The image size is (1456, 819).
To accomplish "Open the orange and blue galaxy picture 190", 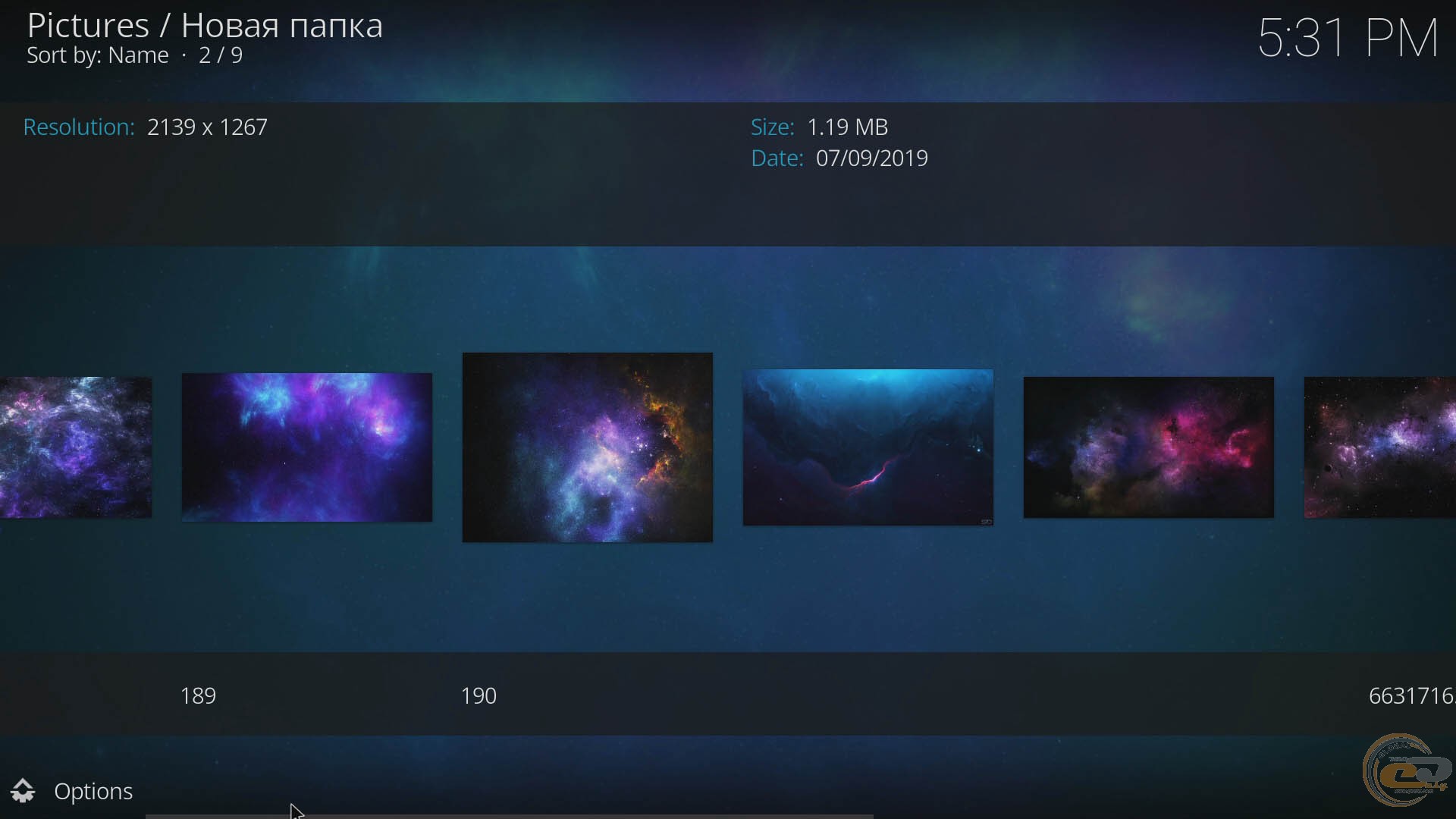I will point(587,447).
